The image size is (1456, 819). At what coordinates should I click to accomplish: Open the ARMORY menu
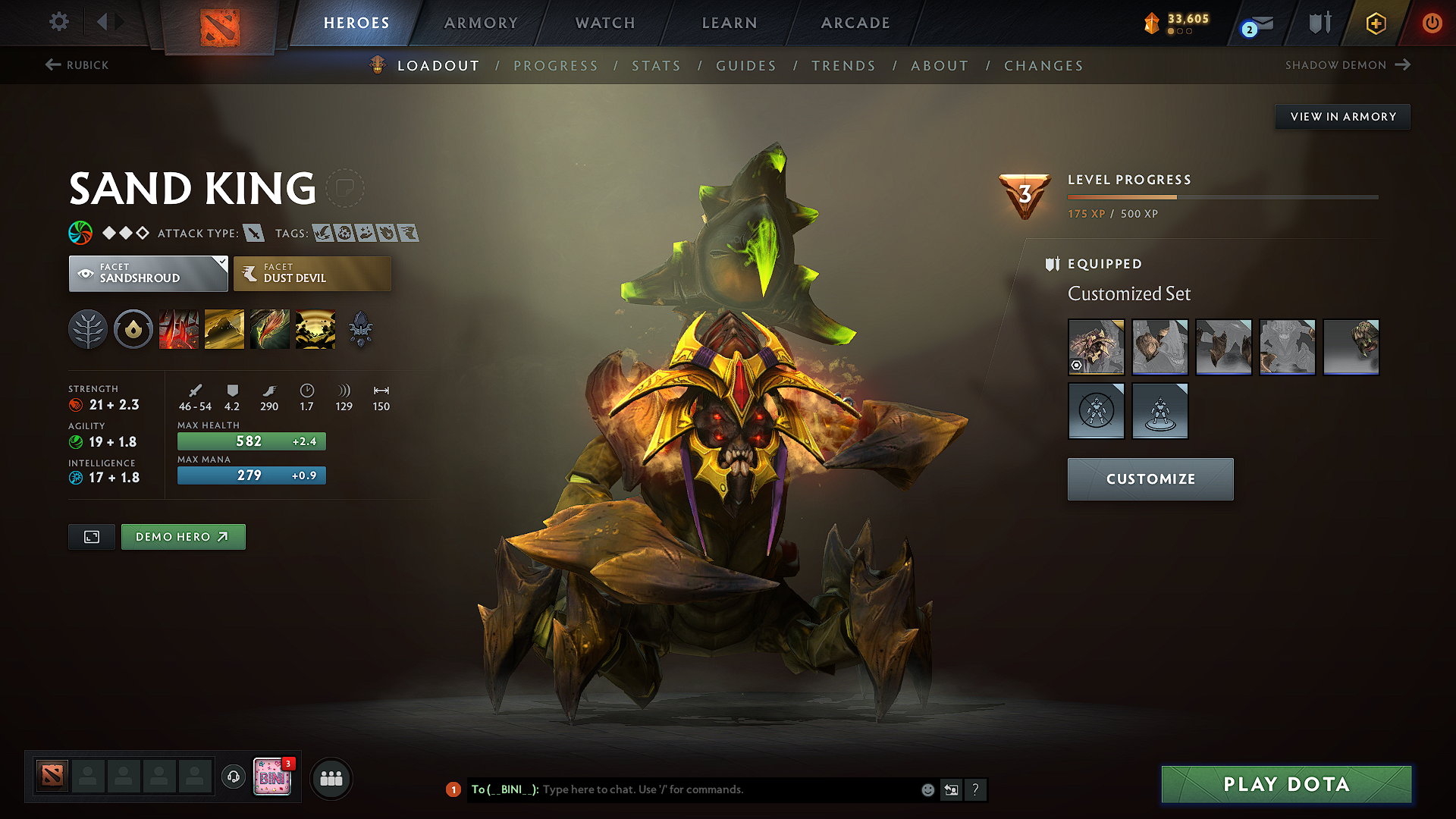[x=481, y=23]
